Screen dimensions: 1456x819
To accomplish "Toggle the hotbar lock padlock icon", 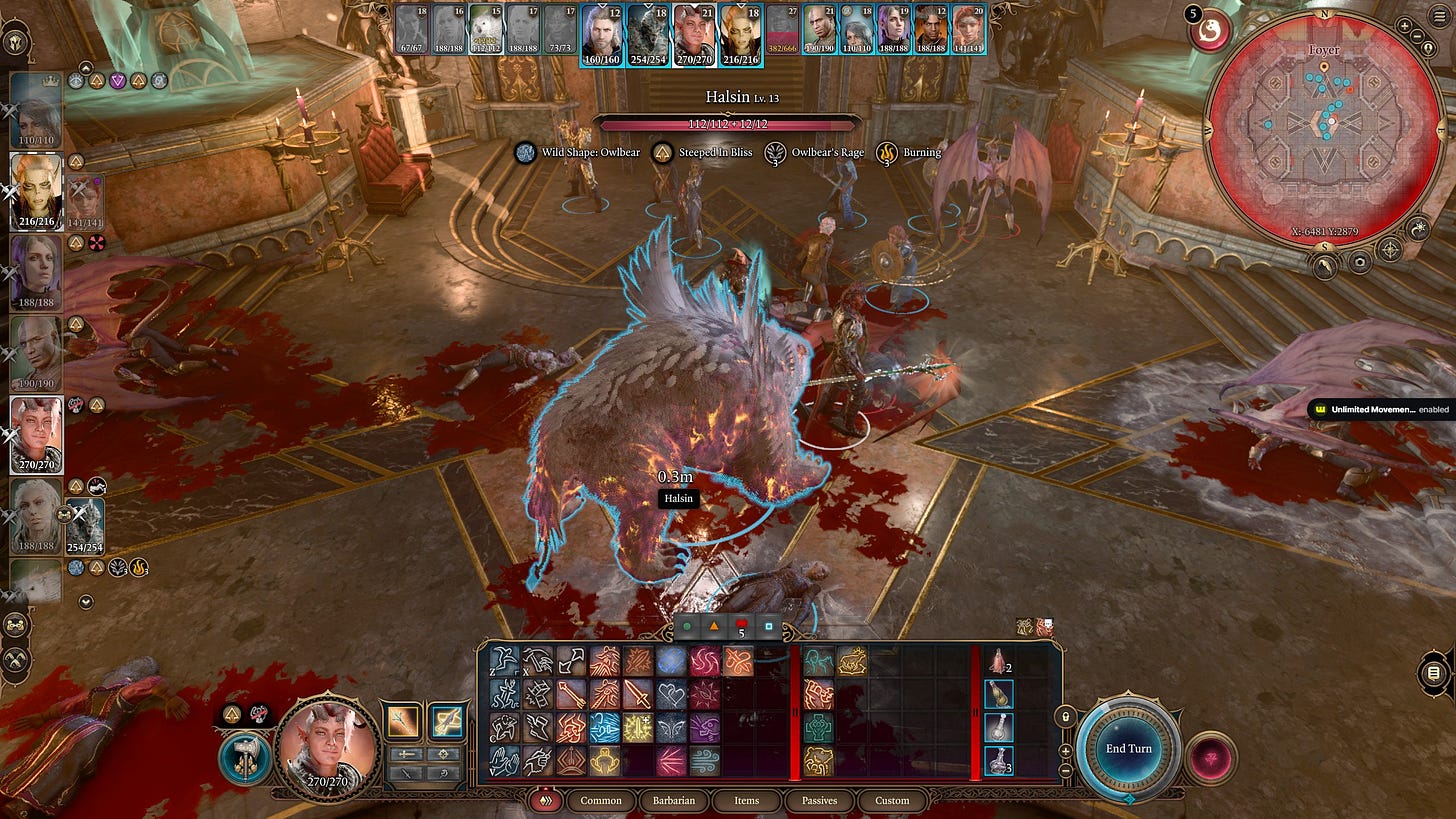I will tap(1068, 717).
